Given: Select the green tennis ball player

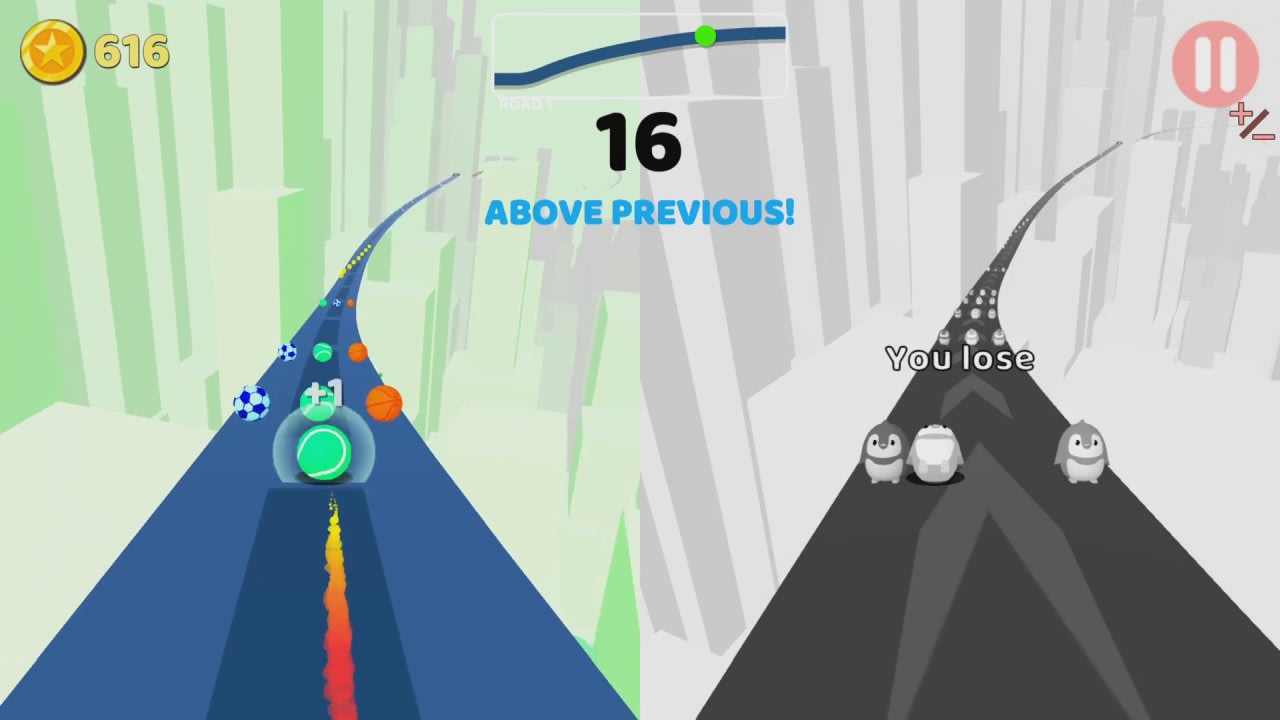Looking at the screenshot, I should pyautogui.click(x=323, y=452).
